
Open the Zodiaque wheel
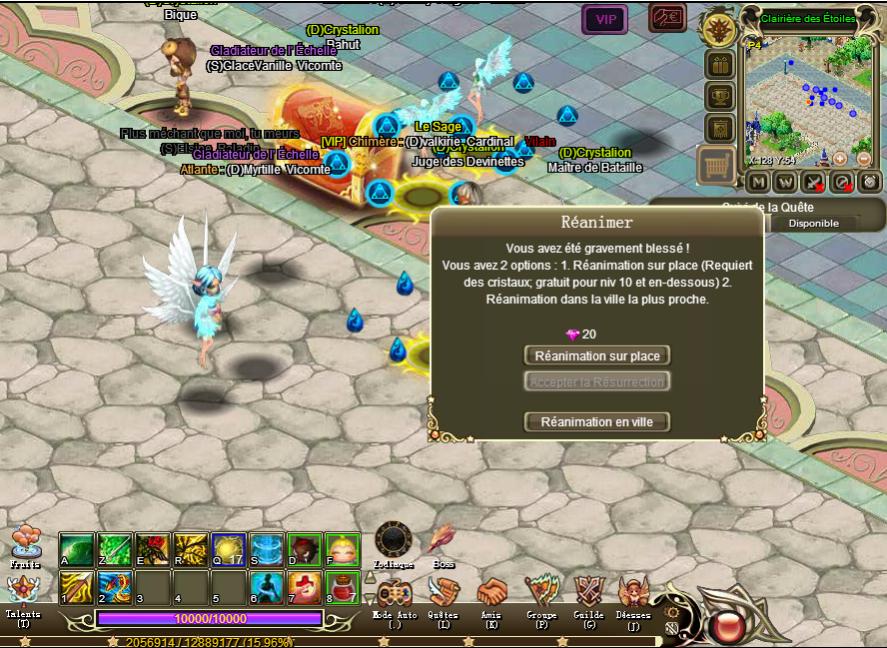(393, 541)
